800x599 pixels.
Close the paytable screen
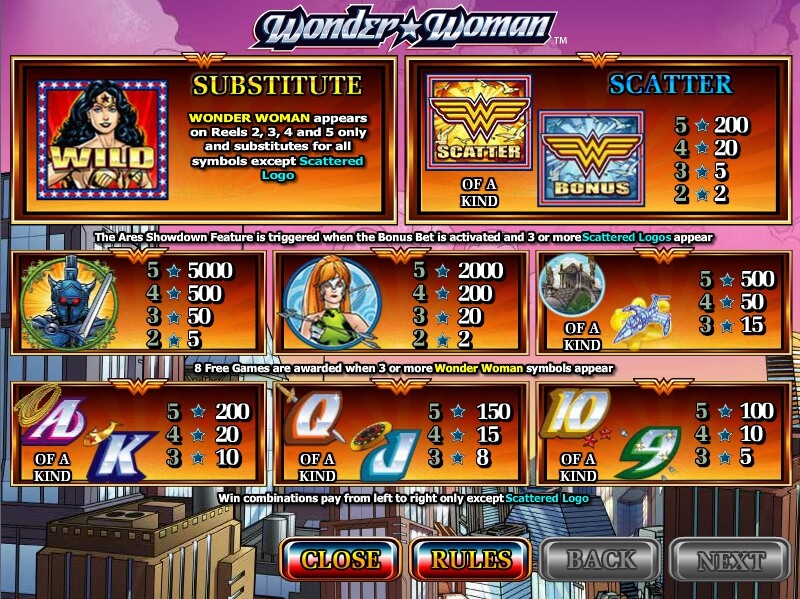click(340, 559)
